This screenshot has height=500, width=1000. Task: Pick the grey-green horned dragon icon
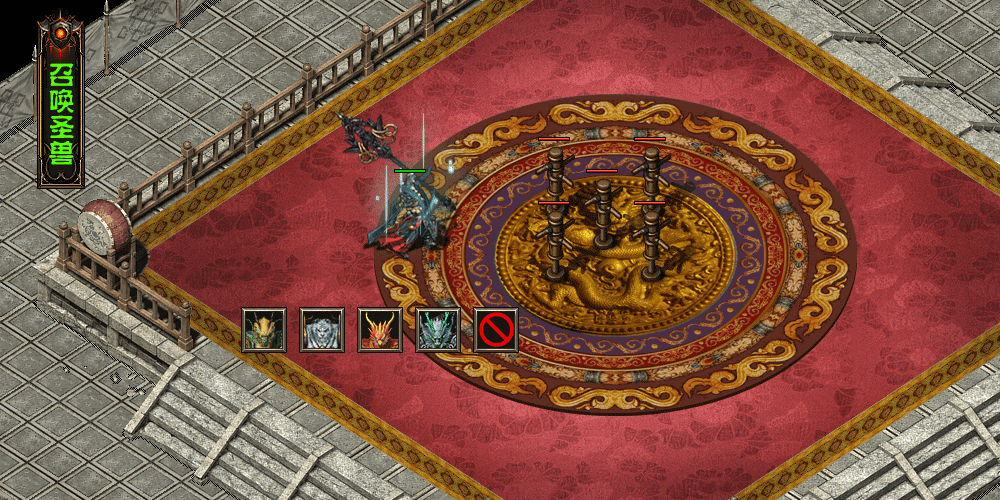coord(438,330)
